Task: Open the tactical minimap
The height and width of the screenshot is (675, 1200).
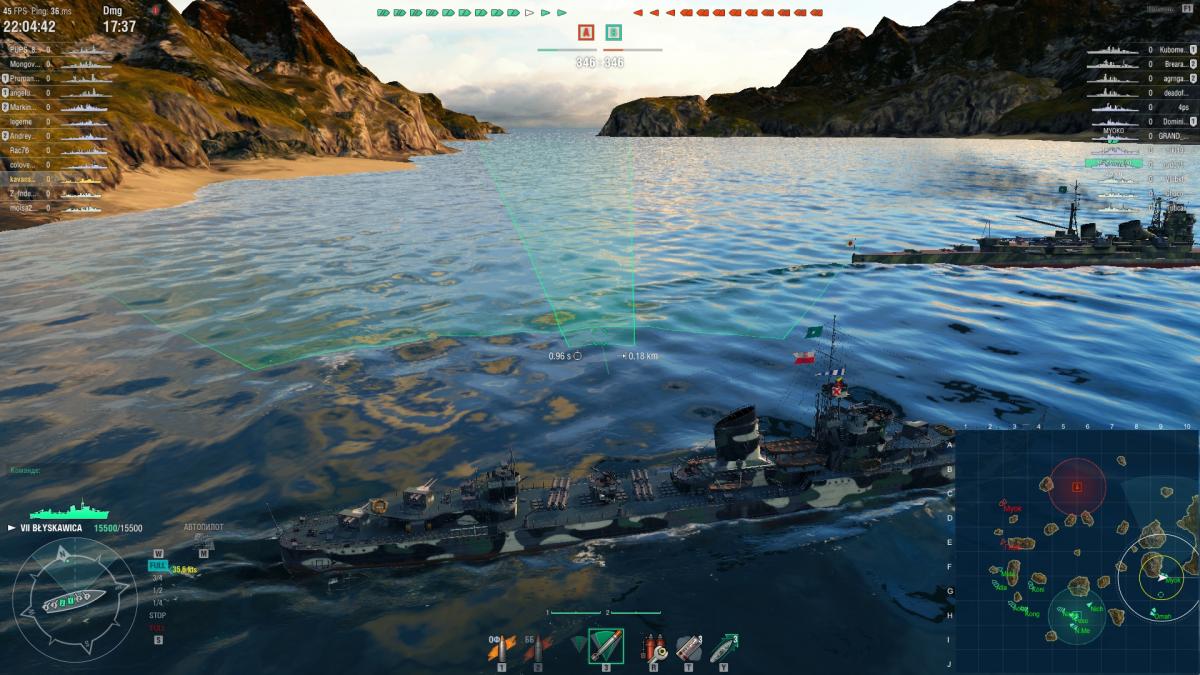Action: tap(1076, 551)
